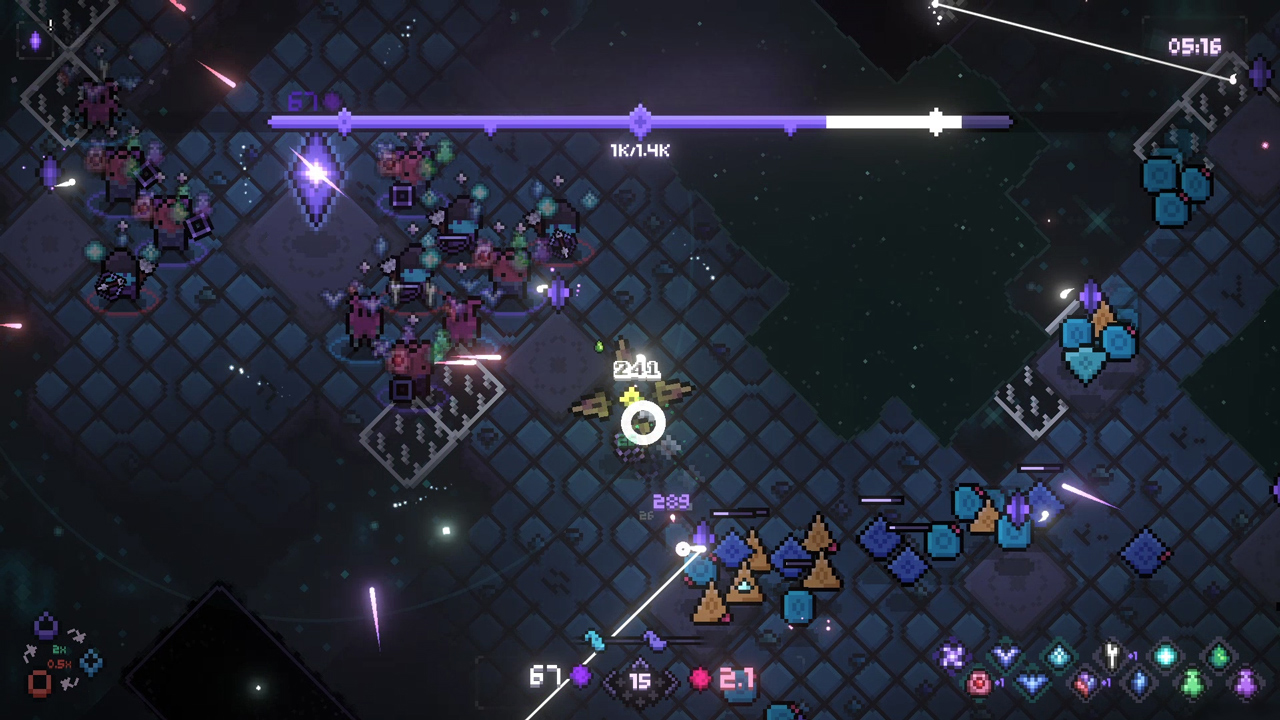The image size is (1280, 720).
Task: Click the green potion icon in the HUD
Action: (x=1190, y=684)
